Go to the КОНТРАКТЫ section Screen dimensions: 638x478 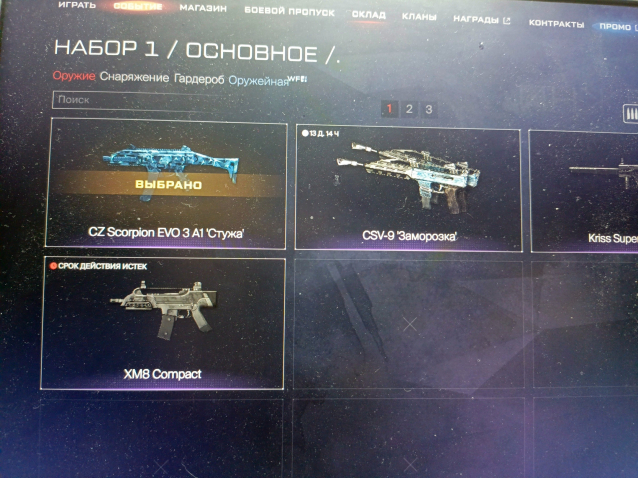(551, 22)
